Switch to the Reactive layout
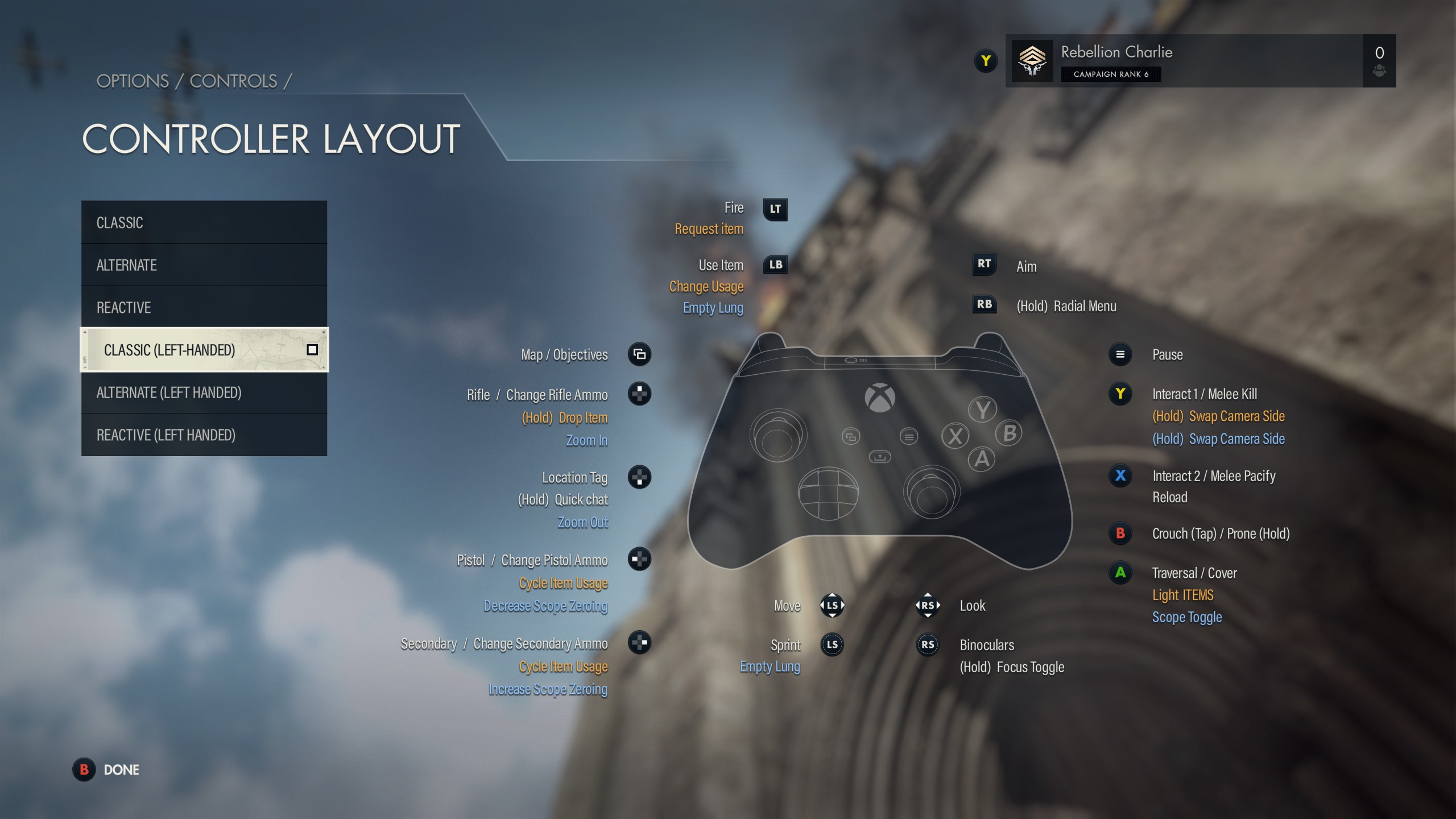 tap(204, 308)
